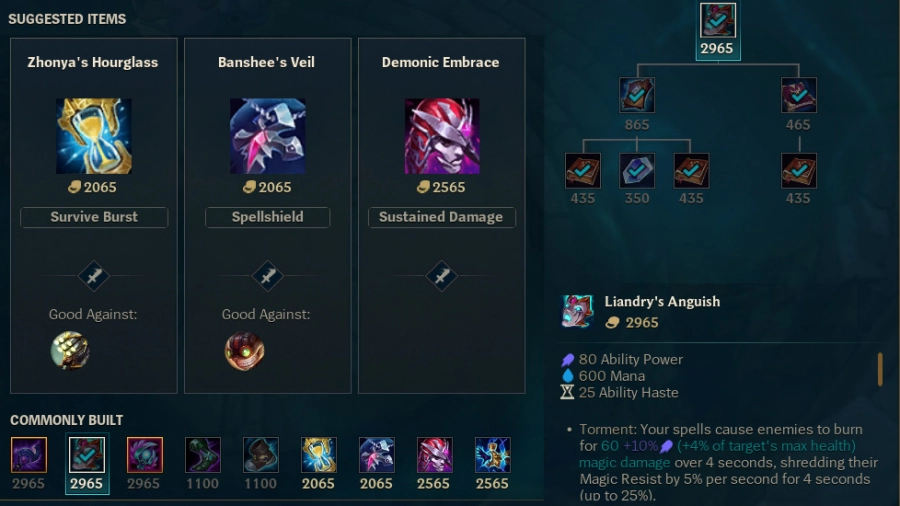Pick the suggested Demonic Embrace item
Viewport: 900px width, 506px height.
441,136
